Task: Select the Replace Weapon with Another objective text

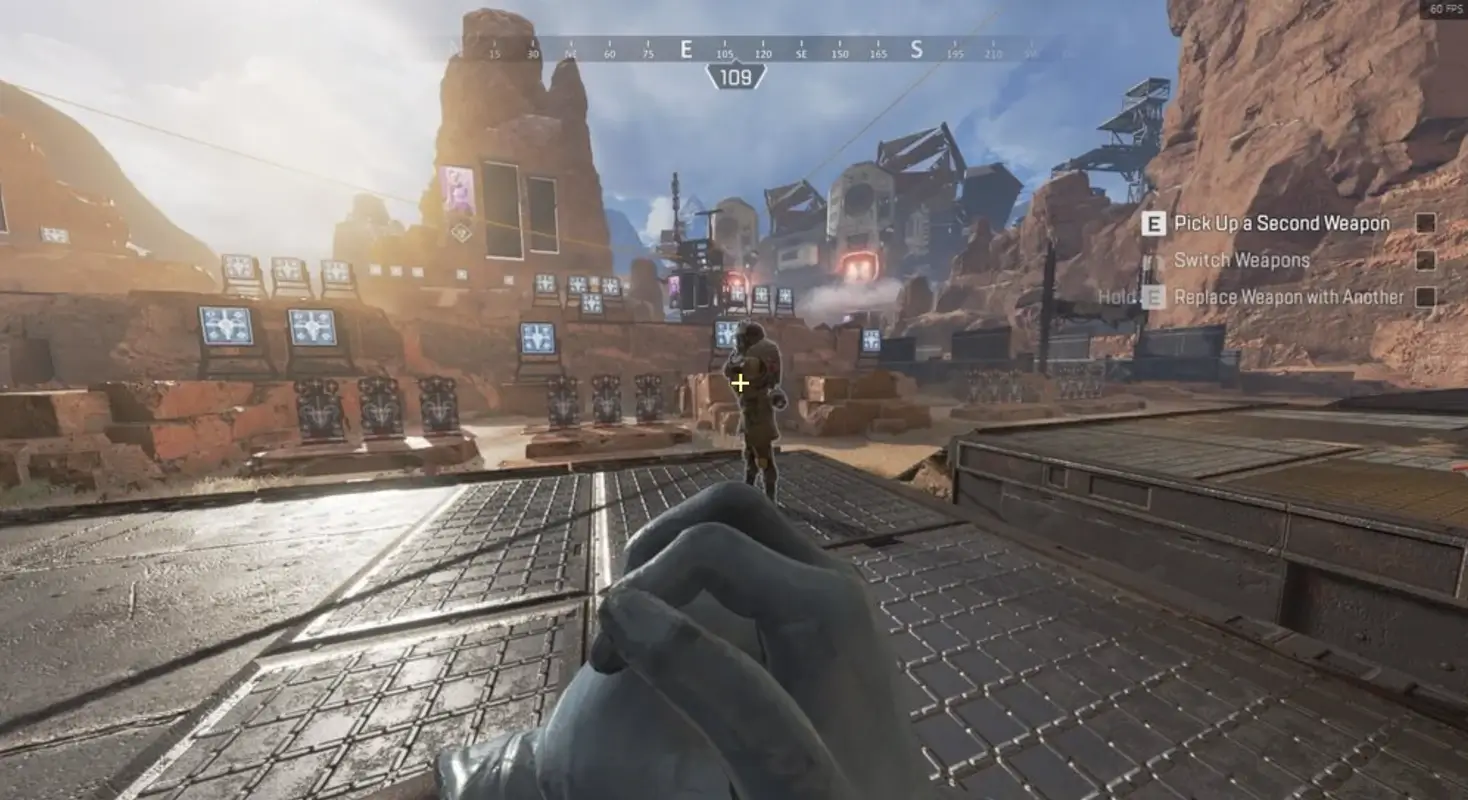Action: pos(1290,297)
